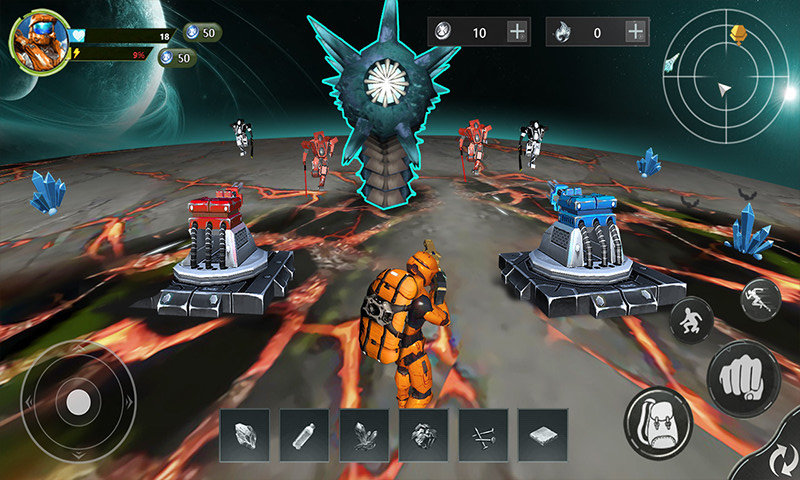This screenshot has height=480, width=800.
Task: Select the nails hotbar slot
Action: 483,434
